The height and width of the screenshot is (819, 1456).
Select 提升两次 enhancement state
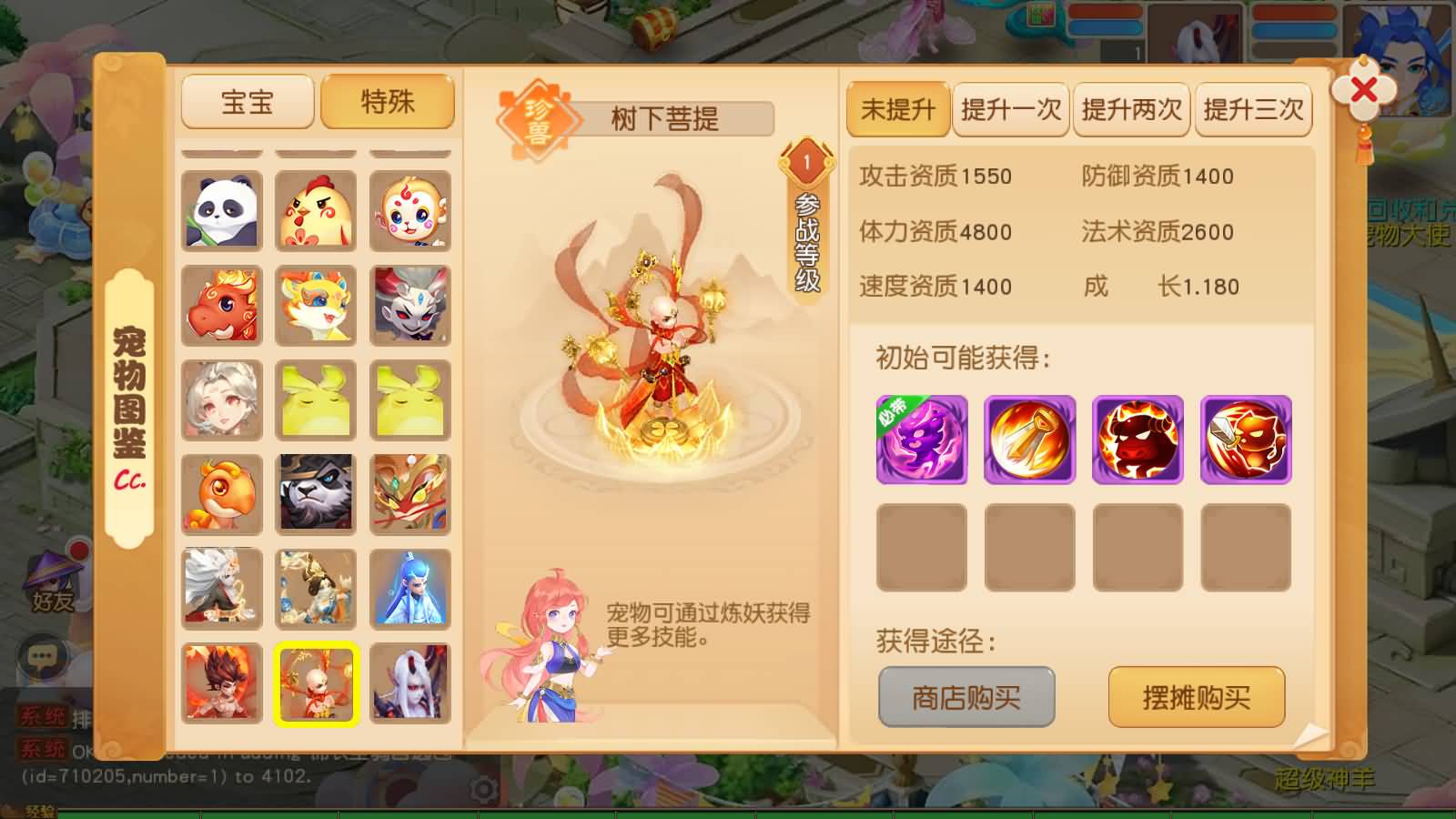[1131, 109]
